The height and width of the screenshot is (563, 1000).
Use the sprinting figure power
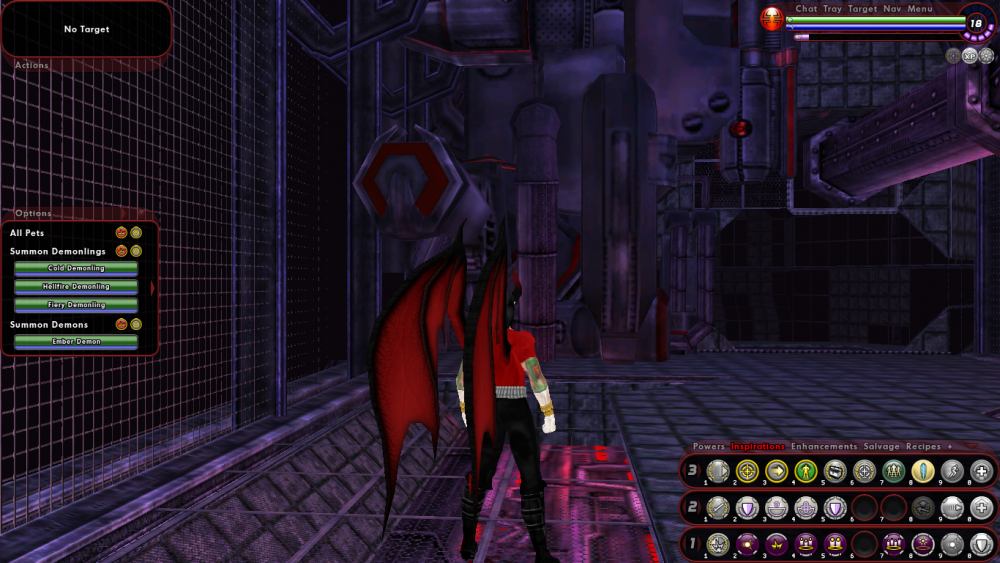954,471
